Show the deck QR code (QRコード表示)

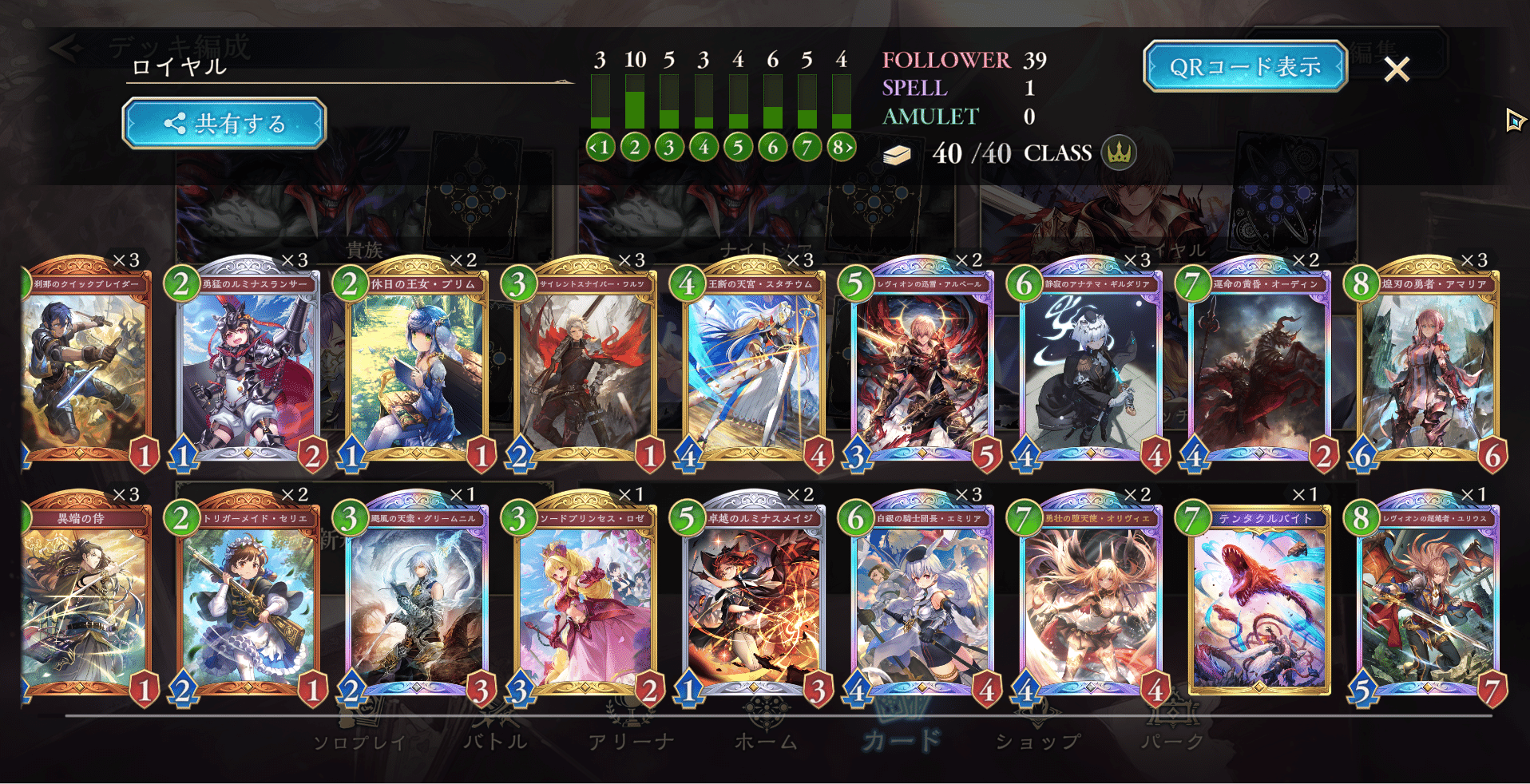[1245, 66]
